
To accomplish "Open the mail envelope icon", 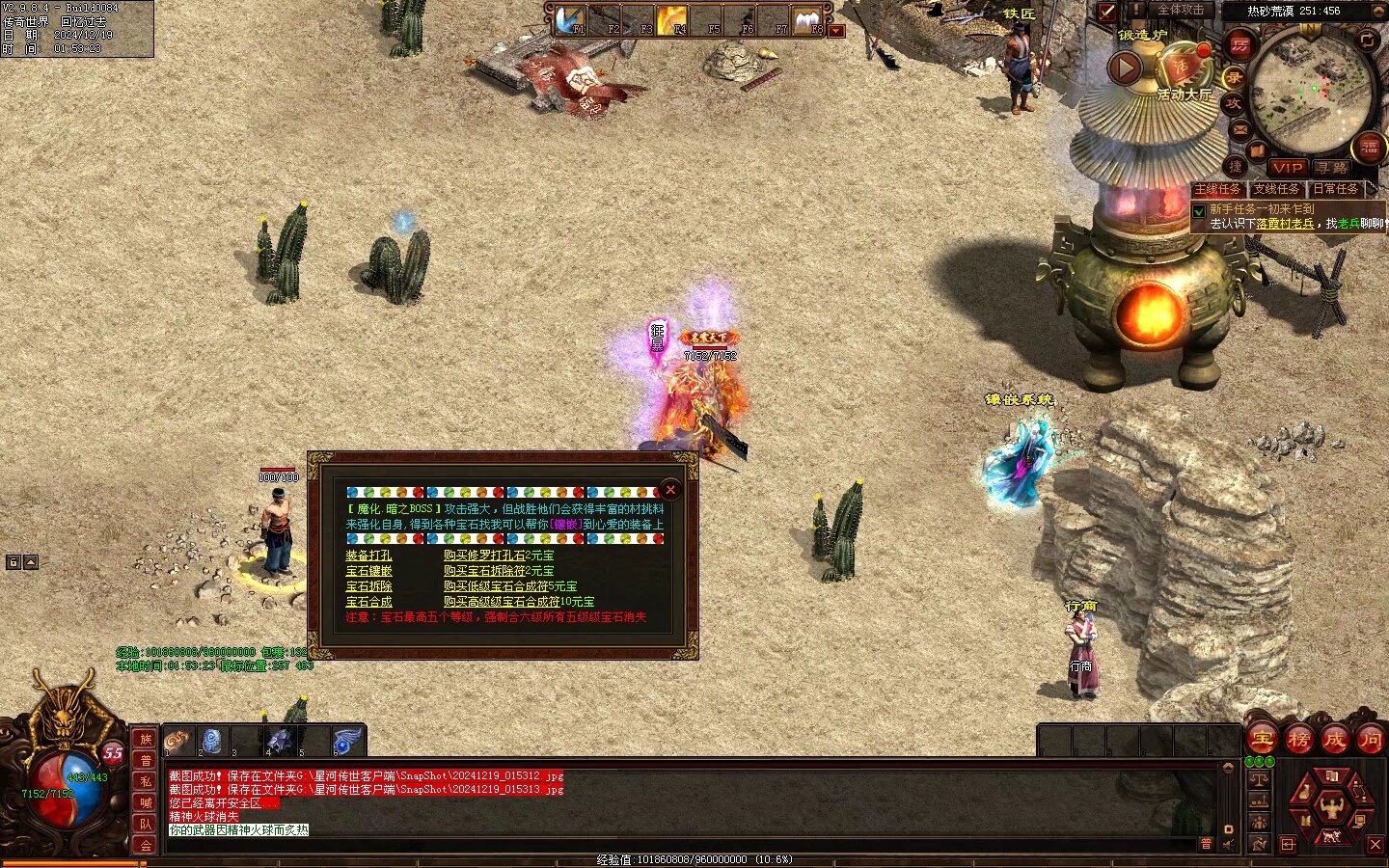I will pos(1240,129).
